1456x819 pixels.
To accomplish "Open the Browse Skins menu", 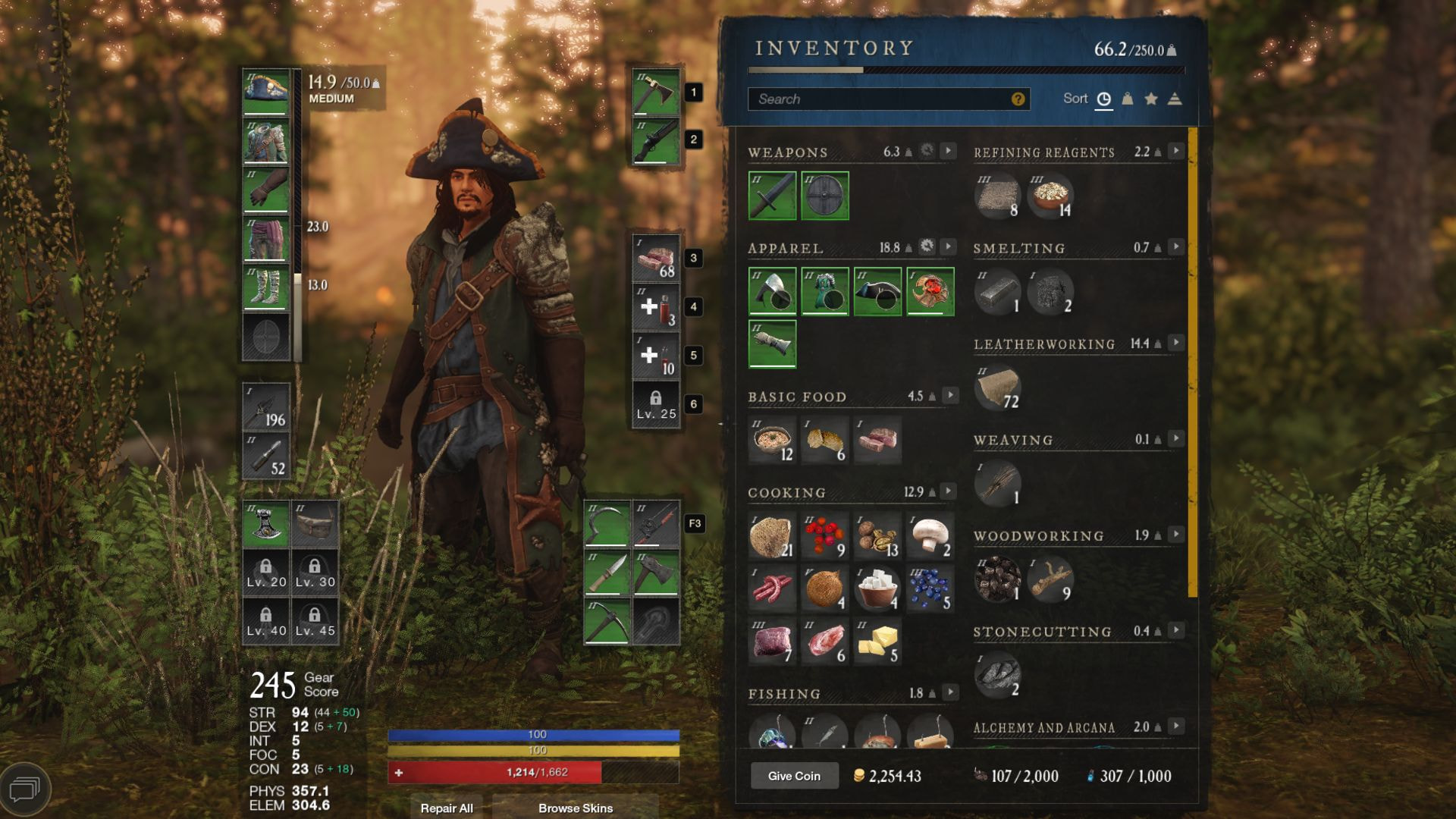I will (576, 808).
